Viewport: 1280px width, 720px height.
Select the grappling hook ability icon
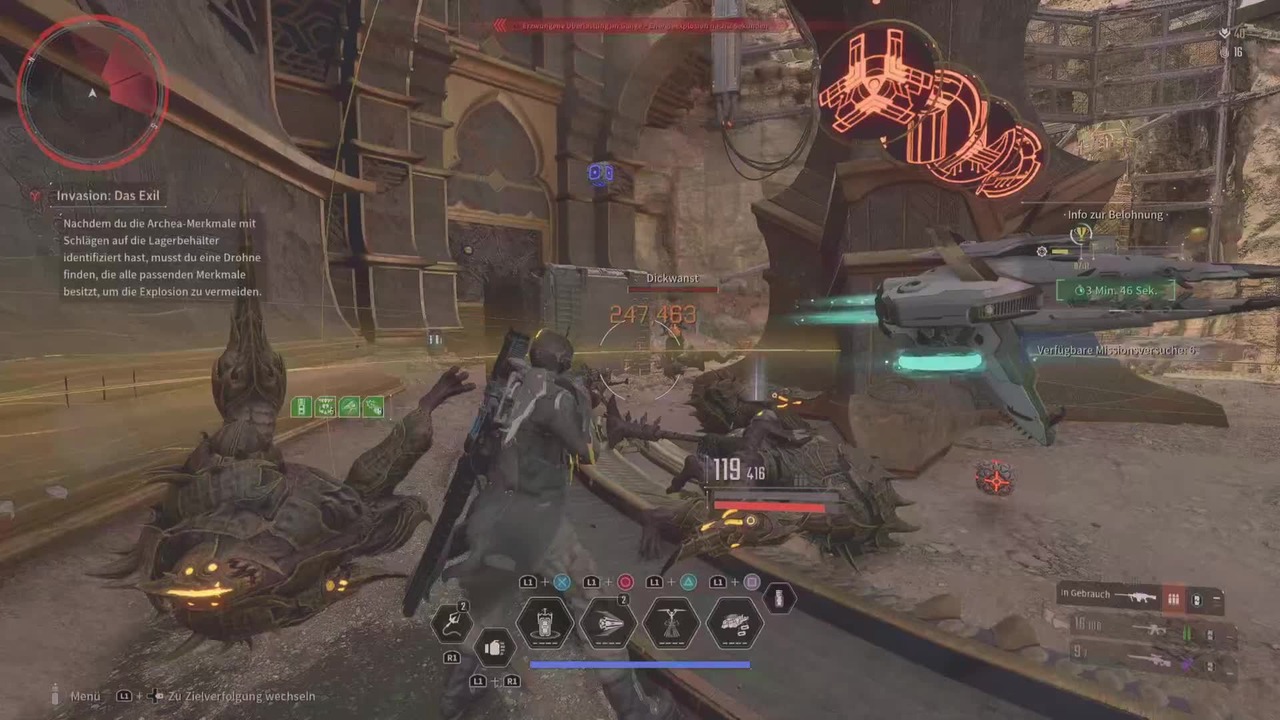(450, 623)
